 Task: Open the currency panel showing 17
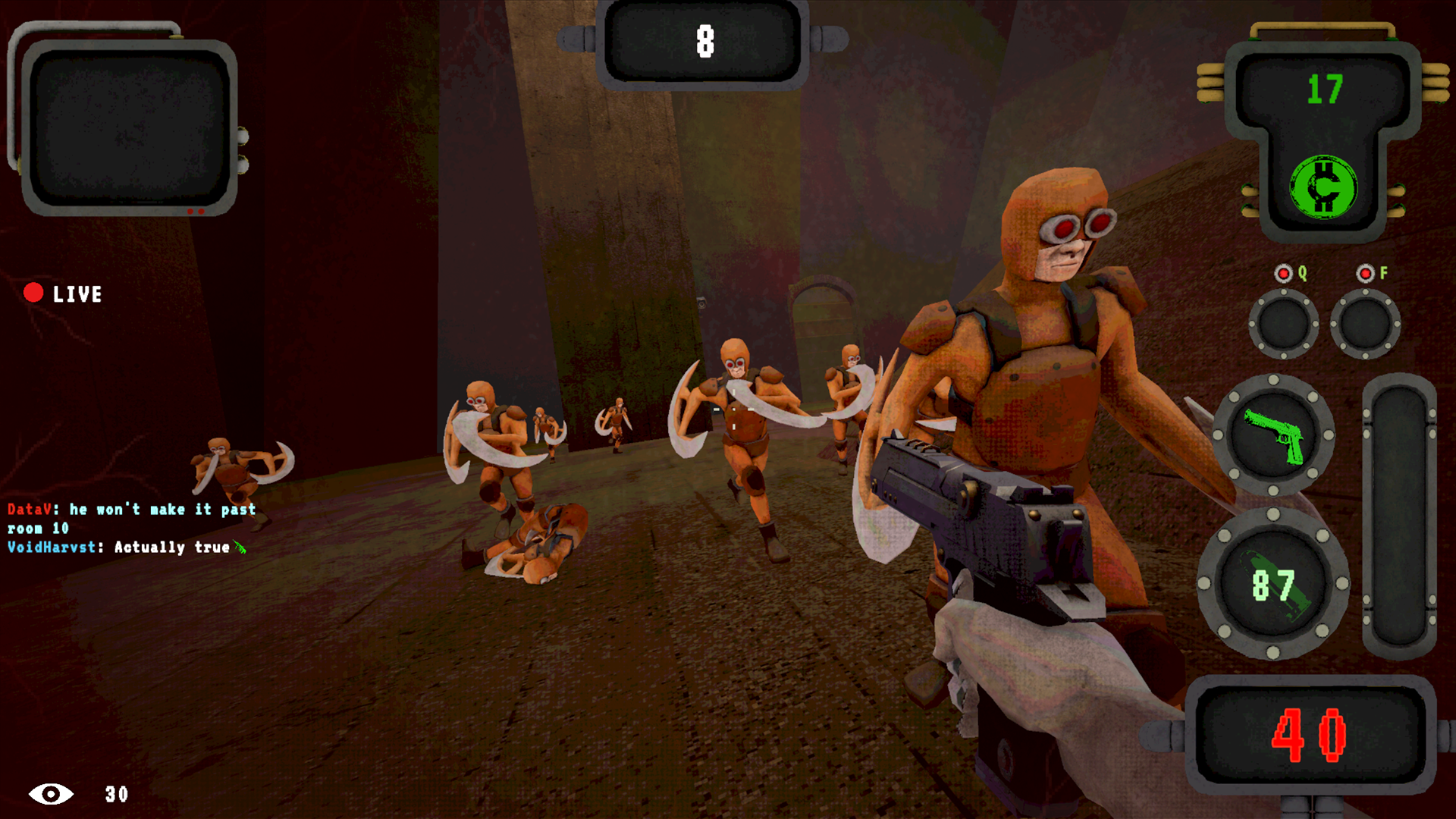click(1326, 87)
